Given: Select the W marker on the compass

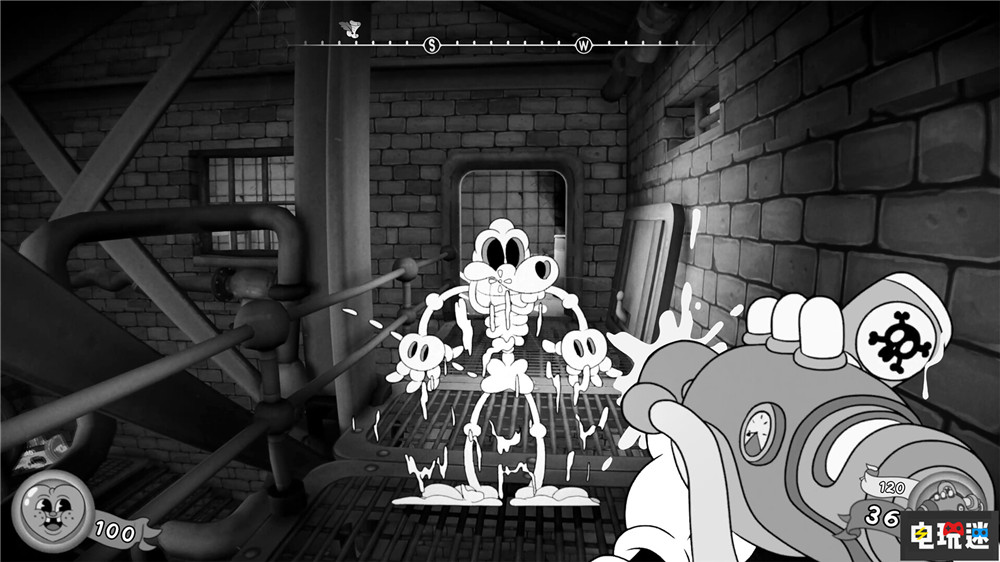Looking at the screenshot, I should pyautogui.click(x=584, y=45).
